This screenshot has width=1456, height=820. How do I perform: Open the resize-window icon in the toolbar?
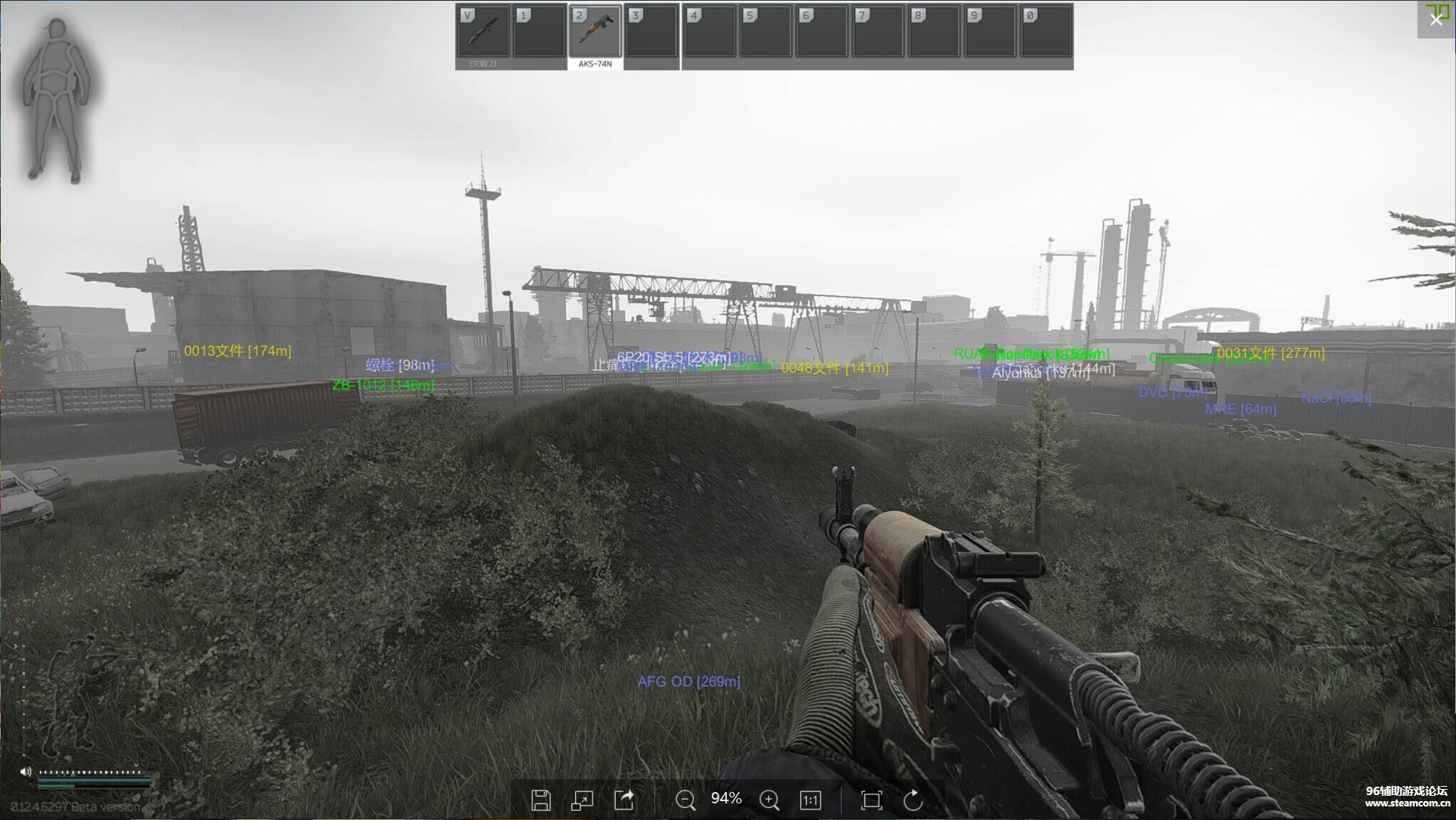(581, 800)
